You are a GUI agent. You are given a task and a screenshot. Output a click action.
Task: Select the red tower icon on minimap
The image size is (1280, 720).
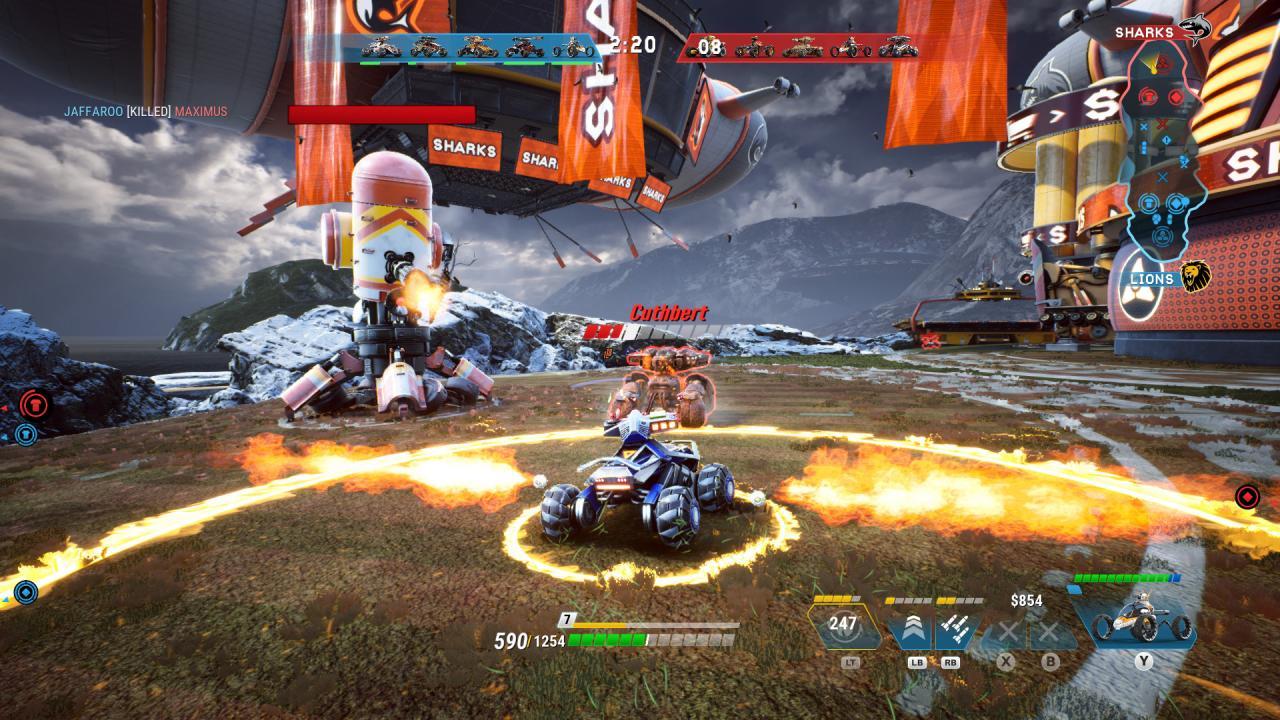(1148, 97)
